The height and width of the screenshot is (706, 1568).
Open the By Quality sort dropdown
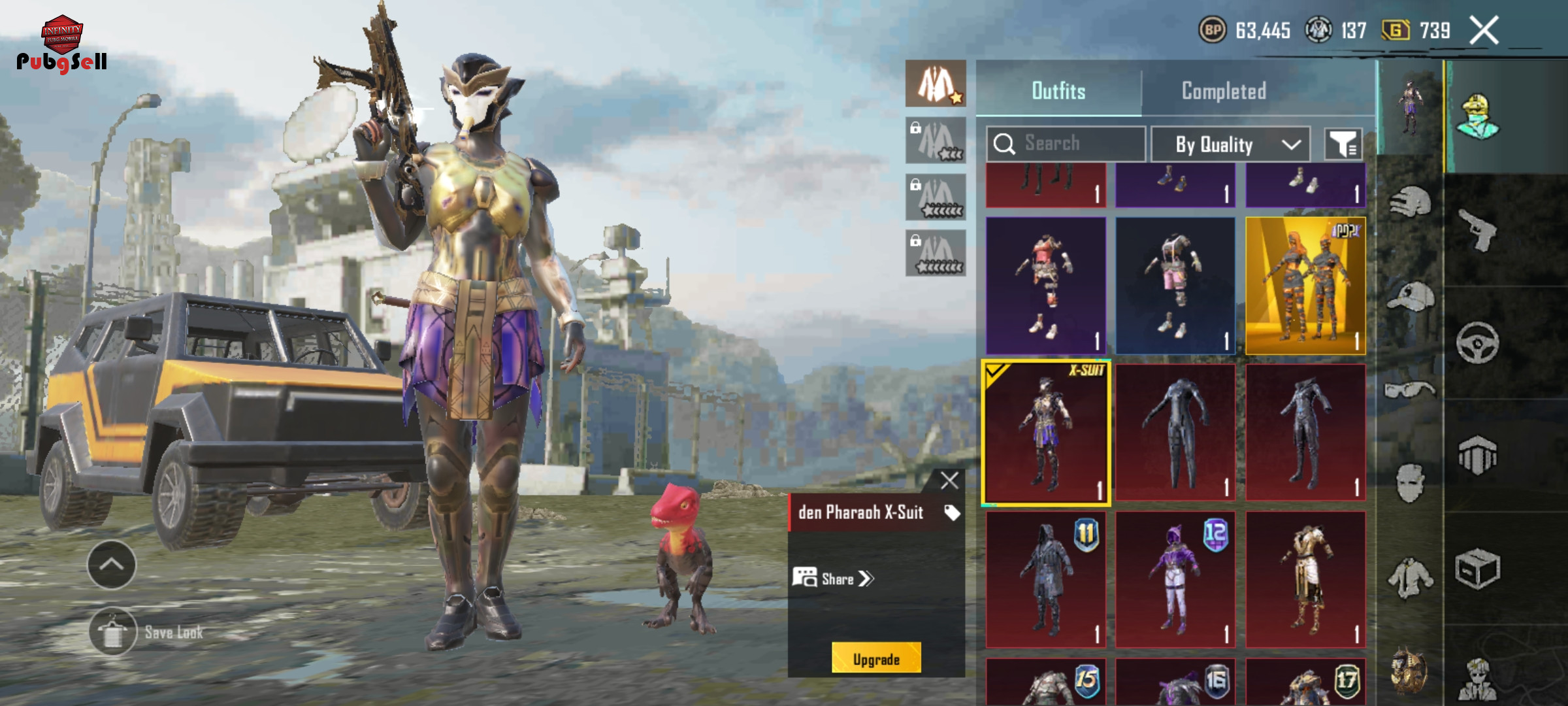coord(1230,144)
